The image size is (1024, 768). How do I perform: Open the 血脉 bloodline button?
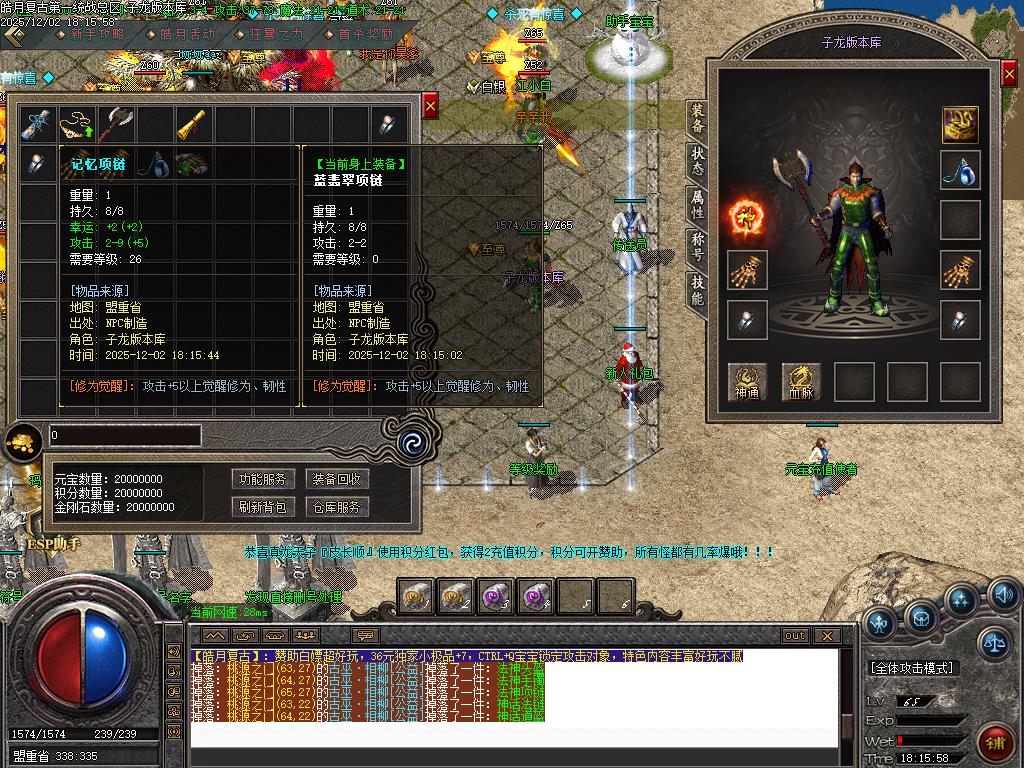(800, 381)
